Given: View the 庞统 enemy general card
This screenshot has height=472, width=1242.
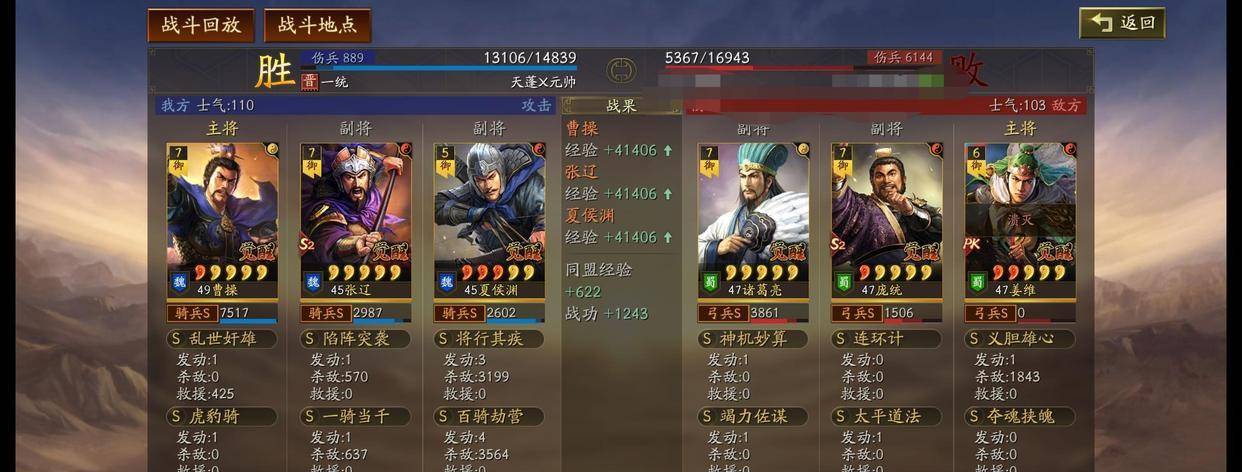Looking at the screenshot, I should click(x=886, y=219).
